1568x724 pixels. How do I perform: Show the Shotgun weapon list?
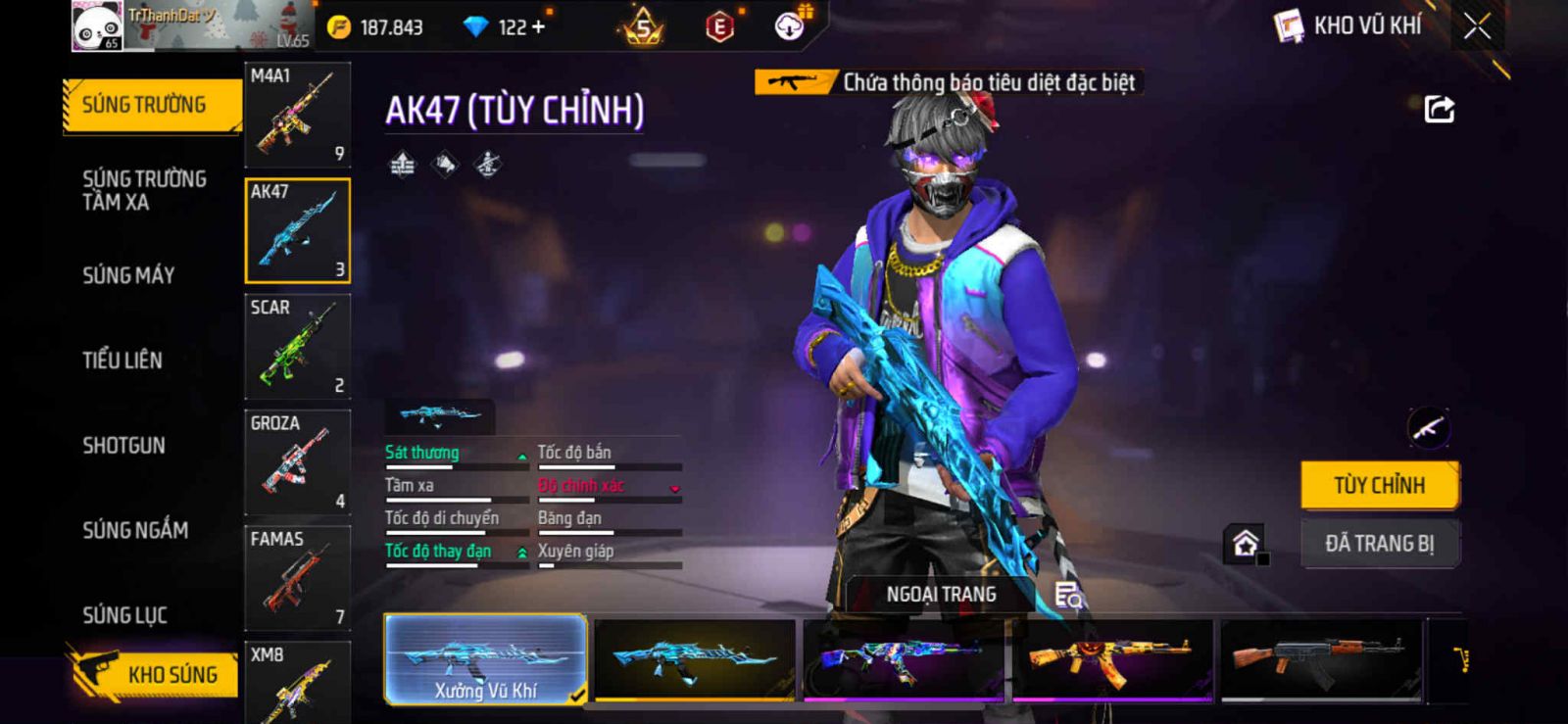123,446
